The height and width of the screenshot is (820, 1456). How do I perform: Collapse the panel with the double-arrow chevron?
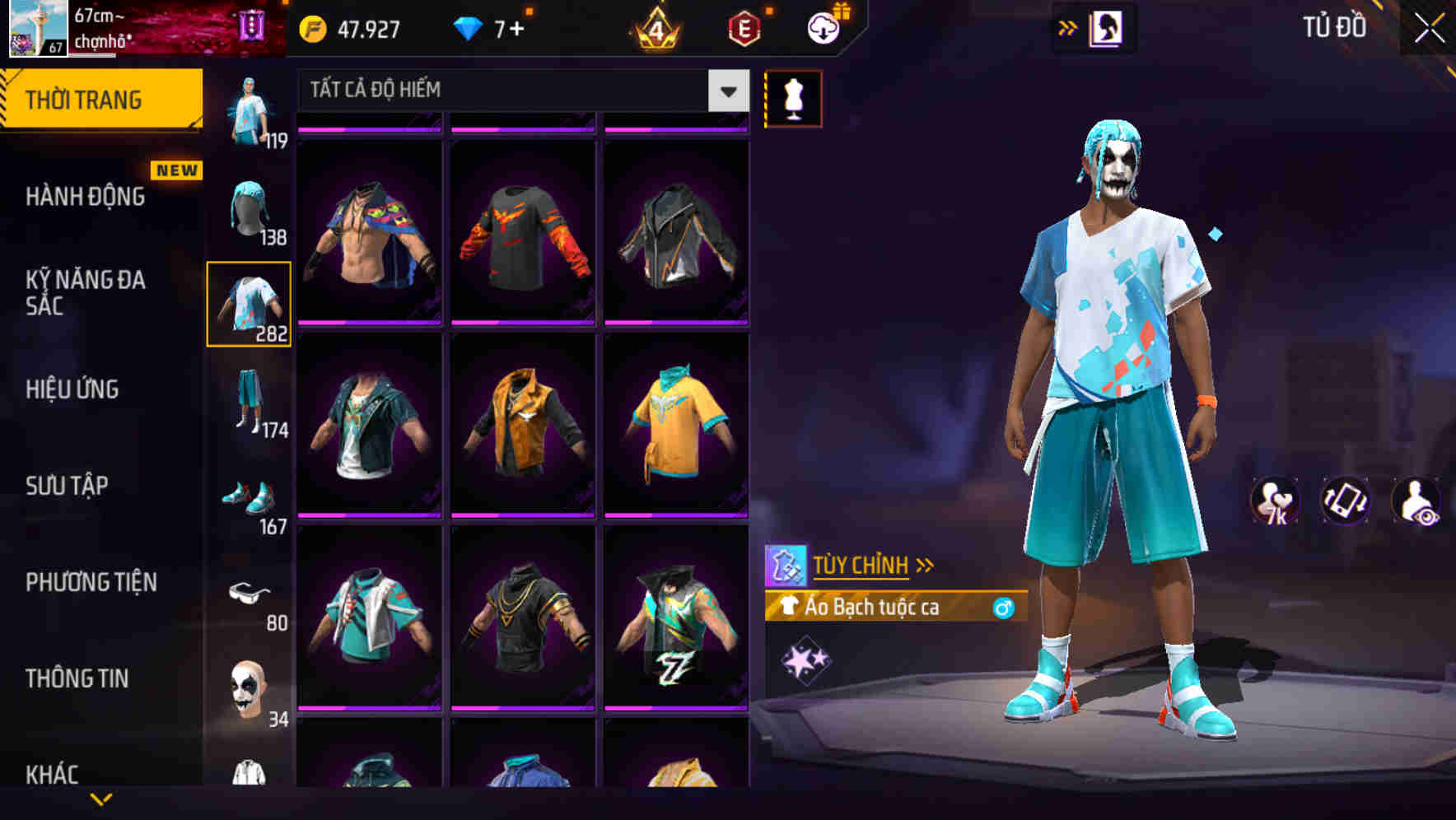point(1066,26)
